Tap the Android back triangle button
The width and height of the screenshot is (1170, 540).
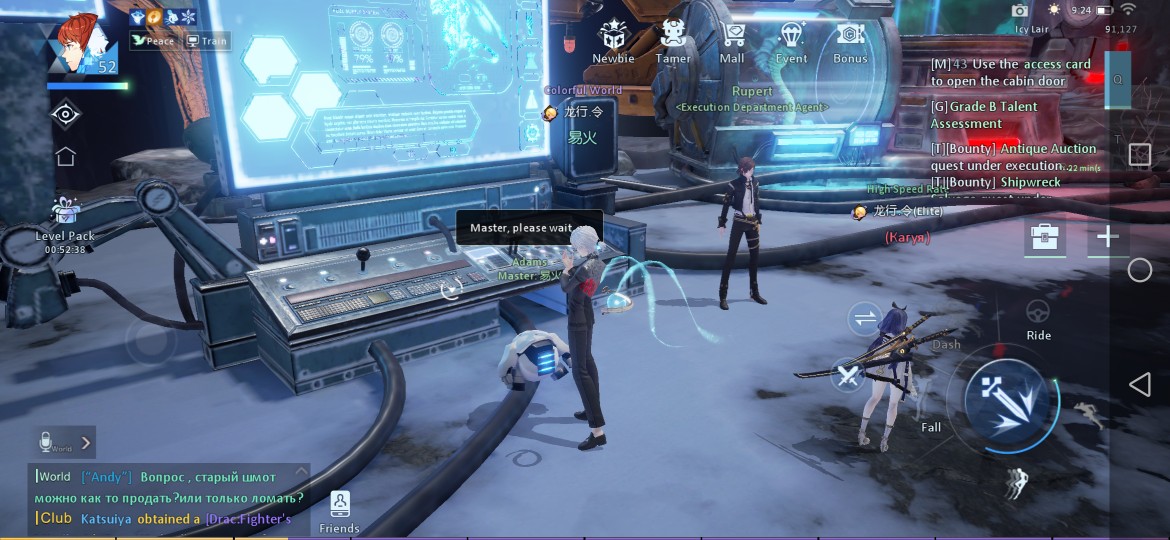[1139, 385]
